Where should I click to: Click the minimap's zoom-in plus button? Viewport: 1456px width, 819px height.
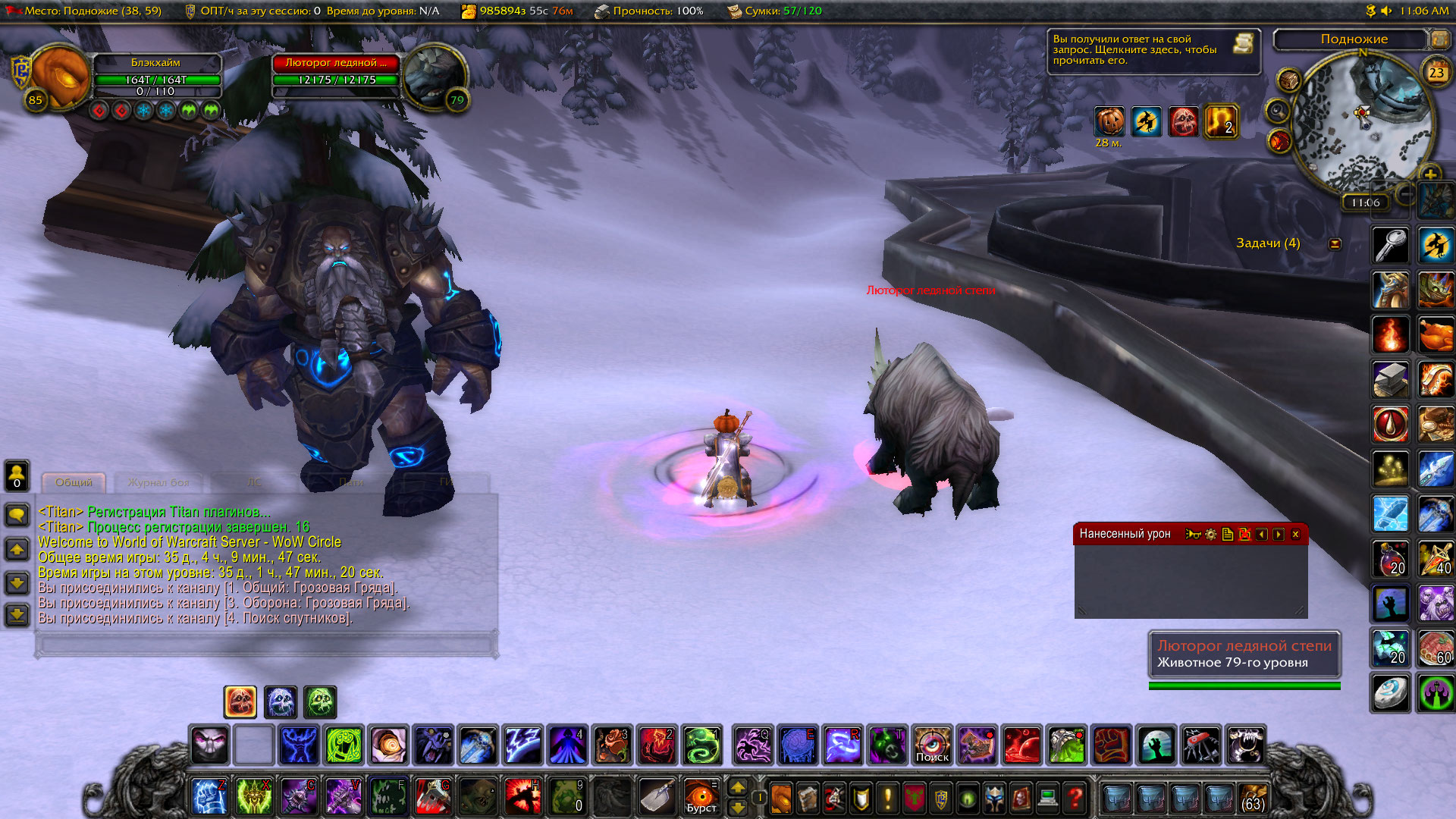pyautogui.click(x=1429, y=174)
